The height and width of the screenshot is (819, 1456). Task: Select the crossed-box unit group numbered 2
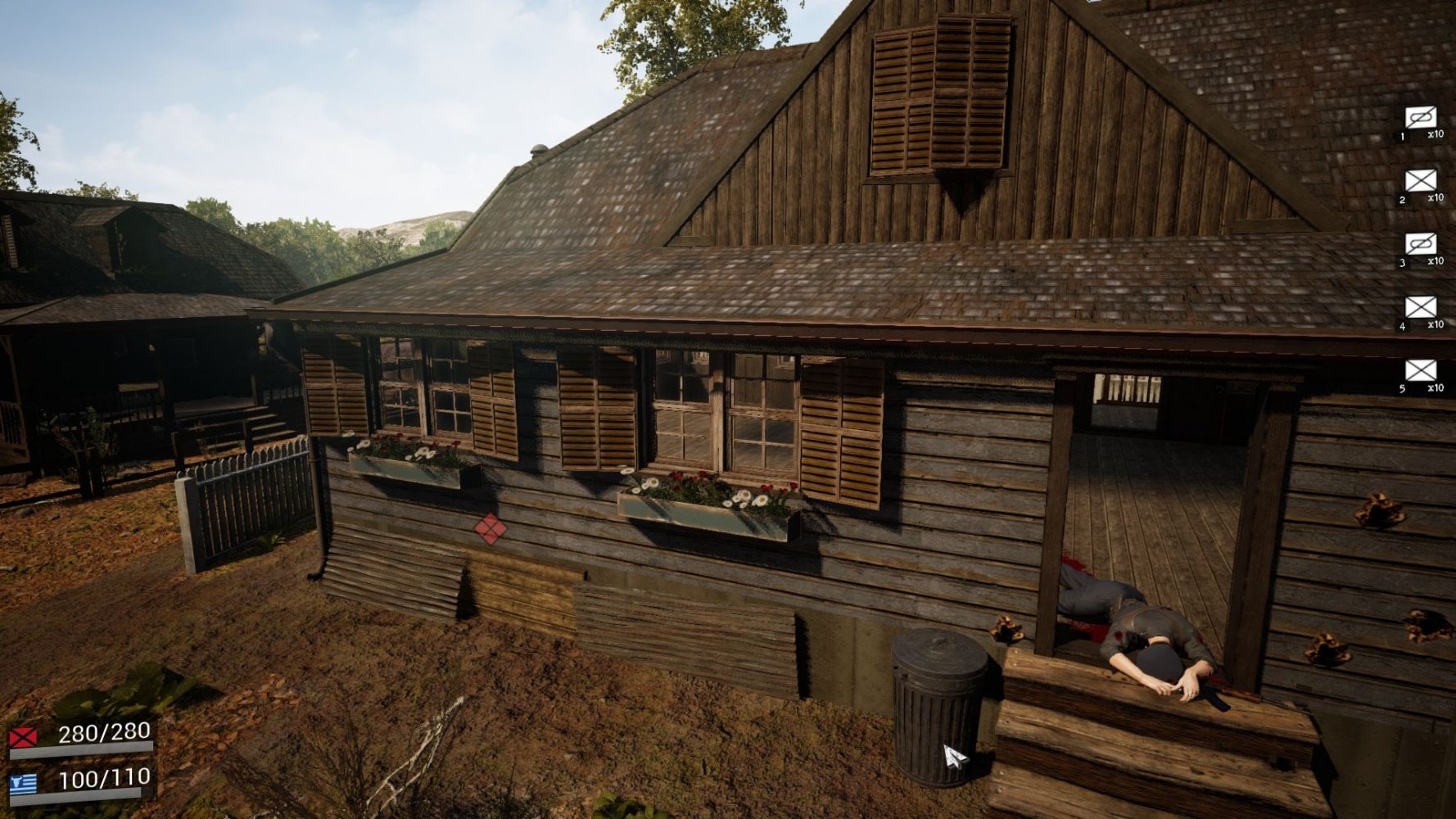1421,181
